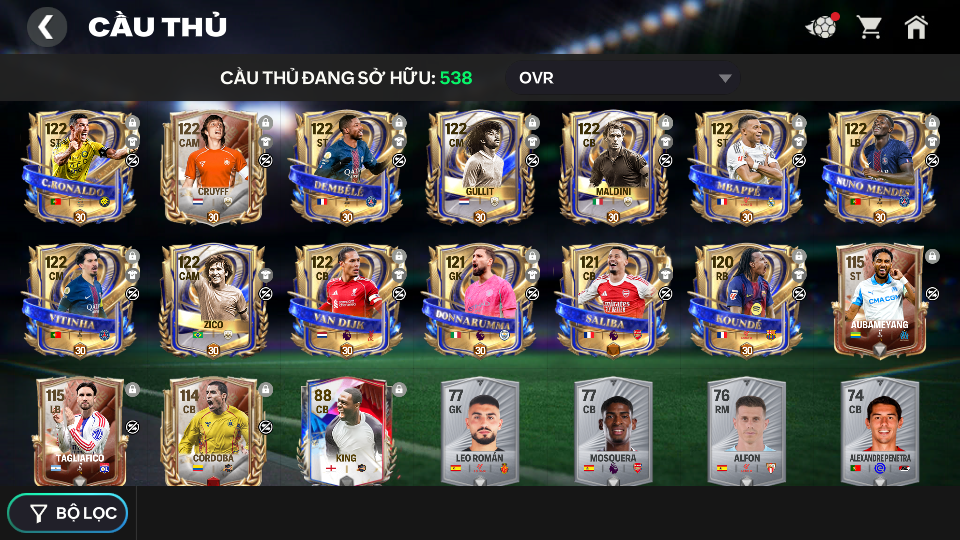Select the King 88 CB card

(345, 432)
